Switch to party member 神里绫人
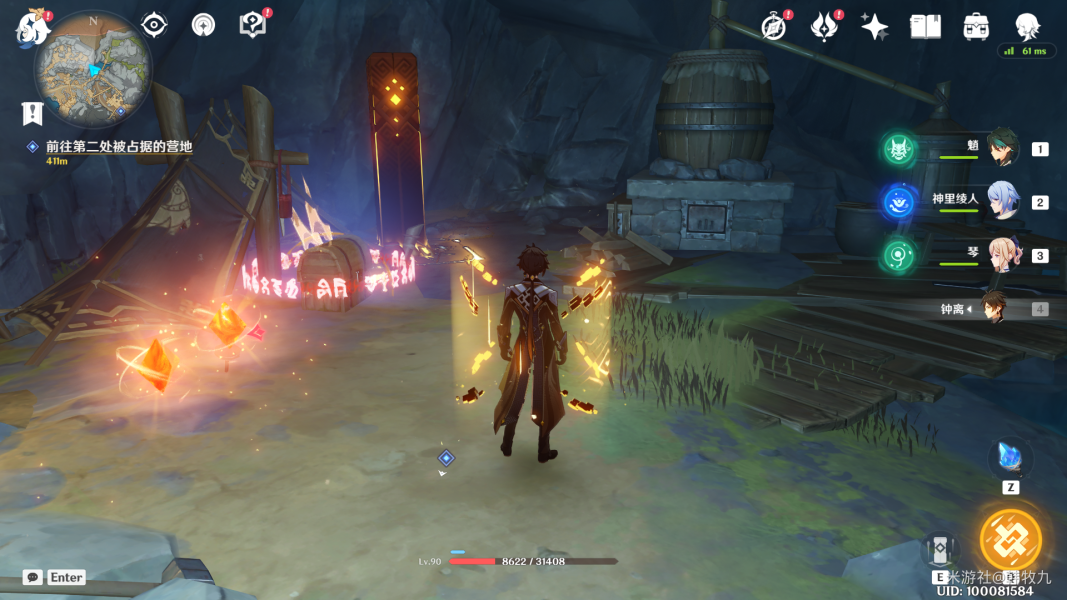The height and width of the screenshot is (600, 1067). [x=1002, y=201]
